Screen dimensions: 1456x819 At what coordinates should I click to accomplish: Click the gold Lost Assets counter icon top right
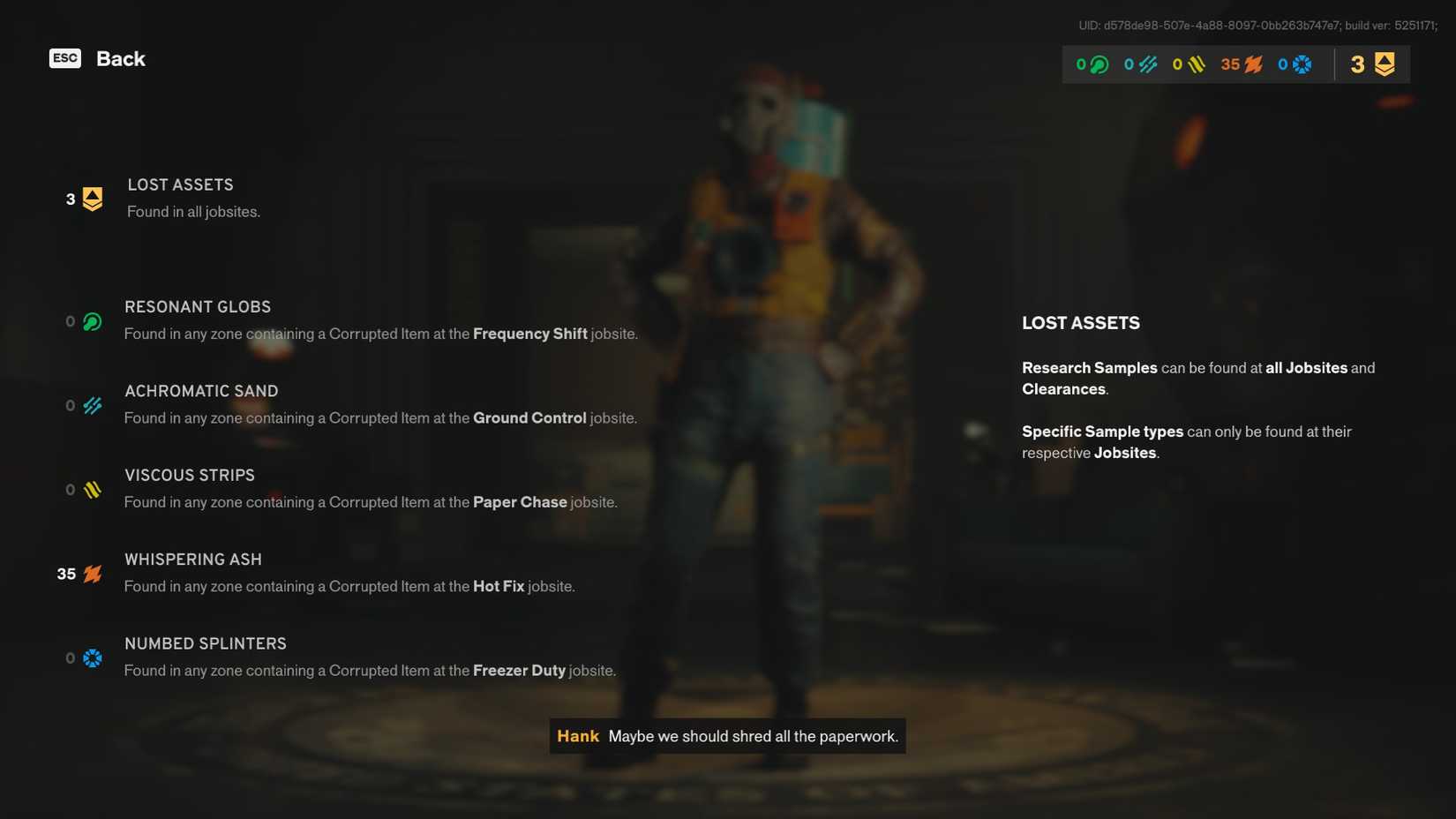(x=1384, y=64)
